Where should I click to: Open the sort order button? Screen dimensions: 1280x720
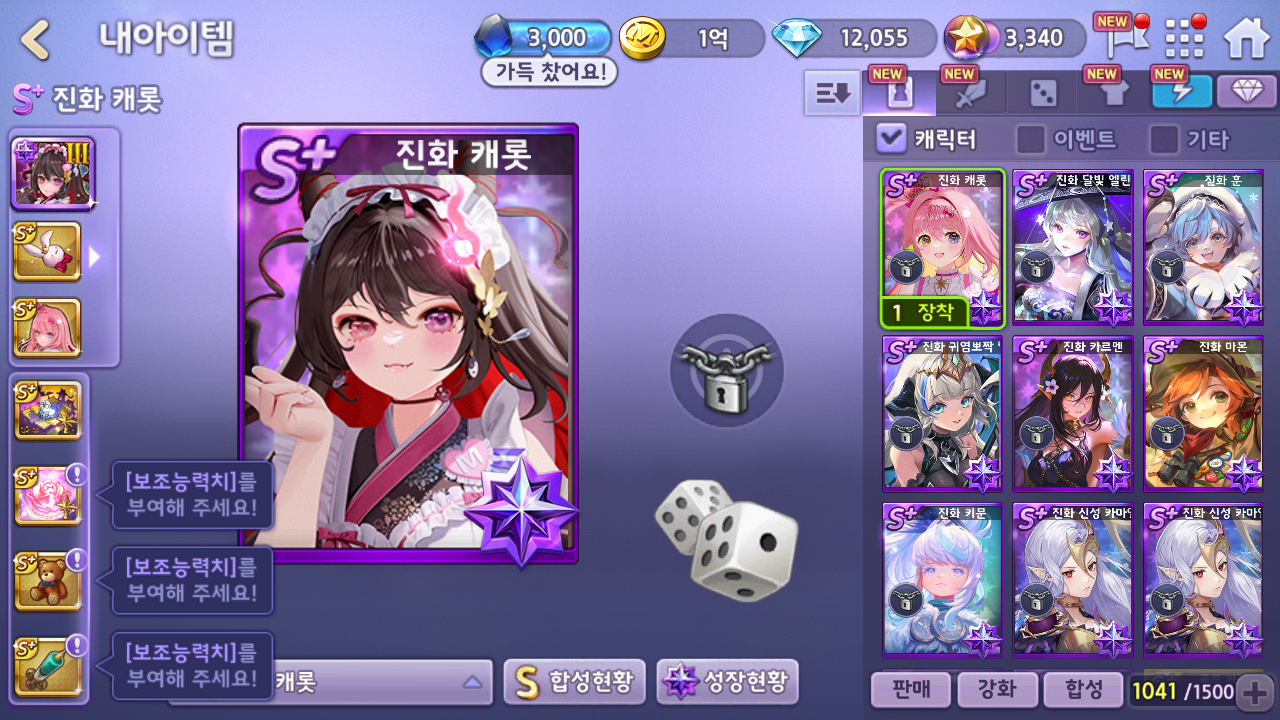[x=832, y=93]
